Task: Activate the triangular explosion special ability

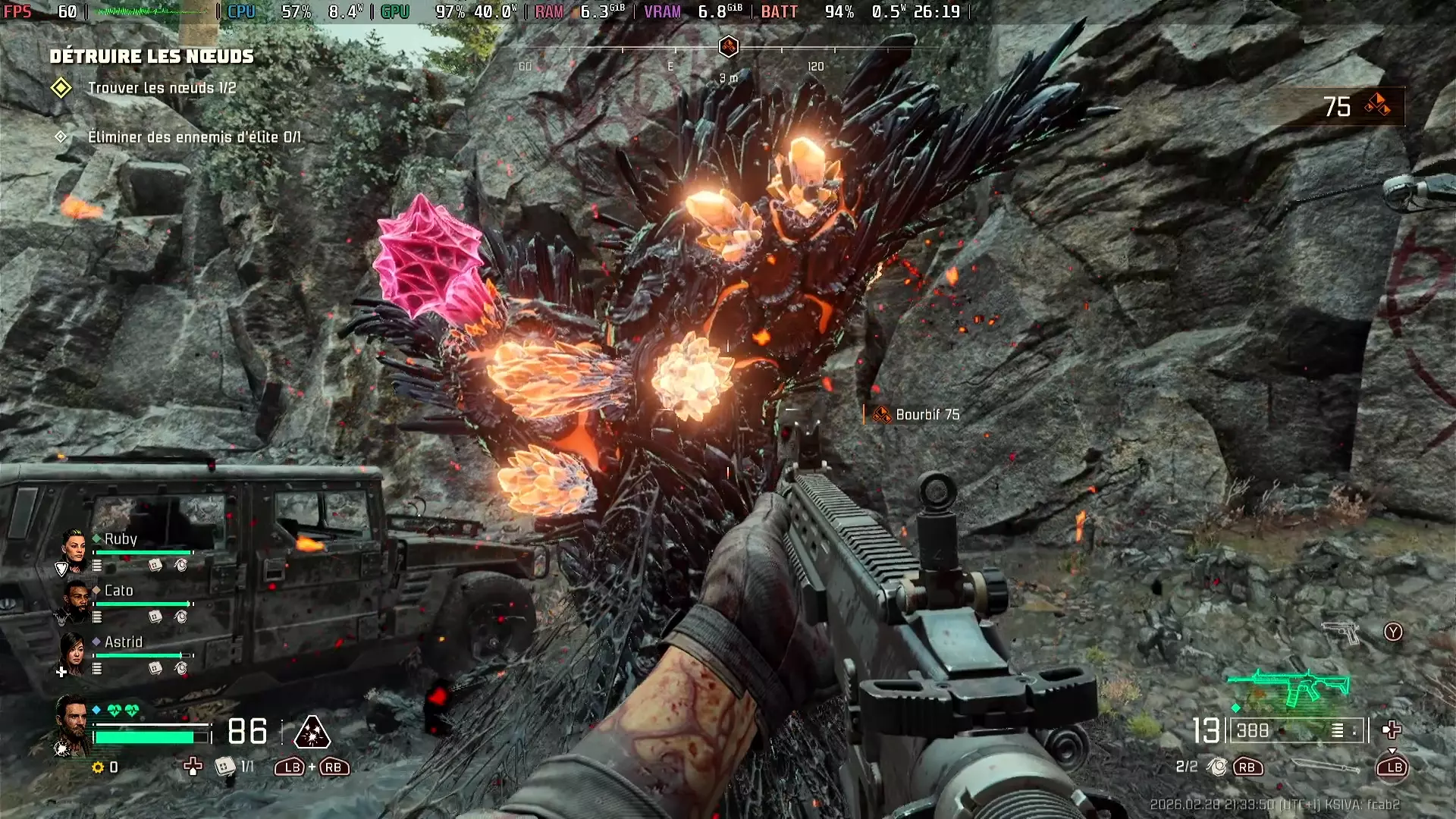Action: point(312,733)
